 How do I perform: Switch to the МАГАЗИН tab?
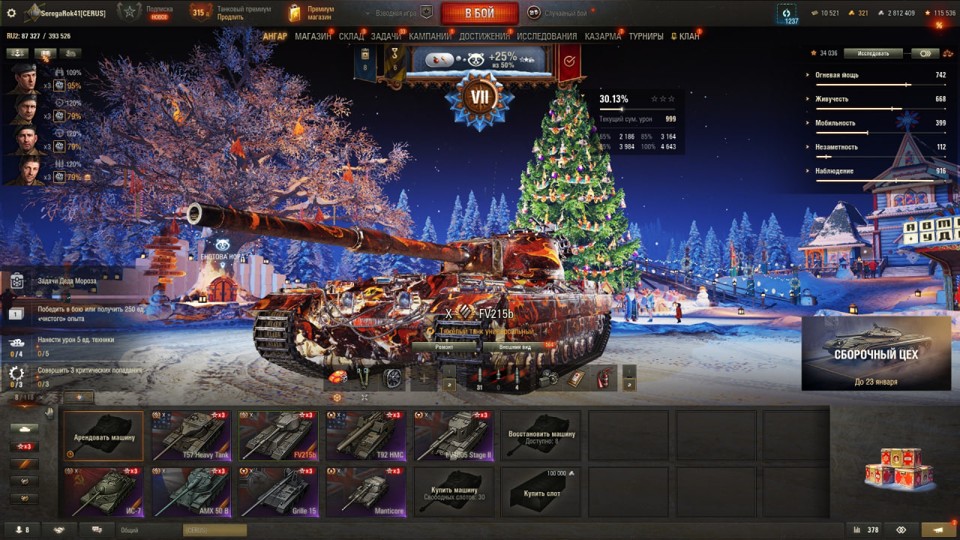pyautogui.click(x=313, y=36)
